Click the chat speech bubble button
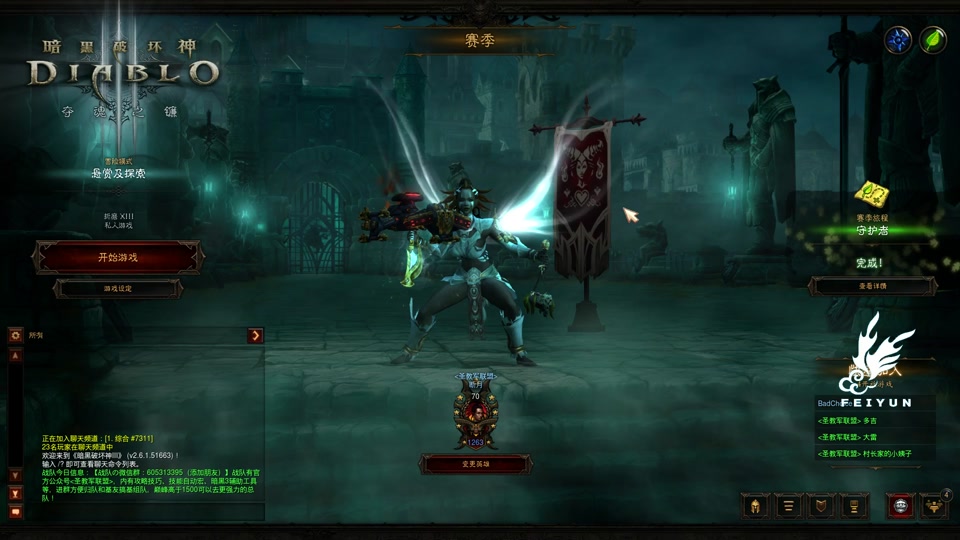This screenshot has height=540, width=960. point(16,512)
